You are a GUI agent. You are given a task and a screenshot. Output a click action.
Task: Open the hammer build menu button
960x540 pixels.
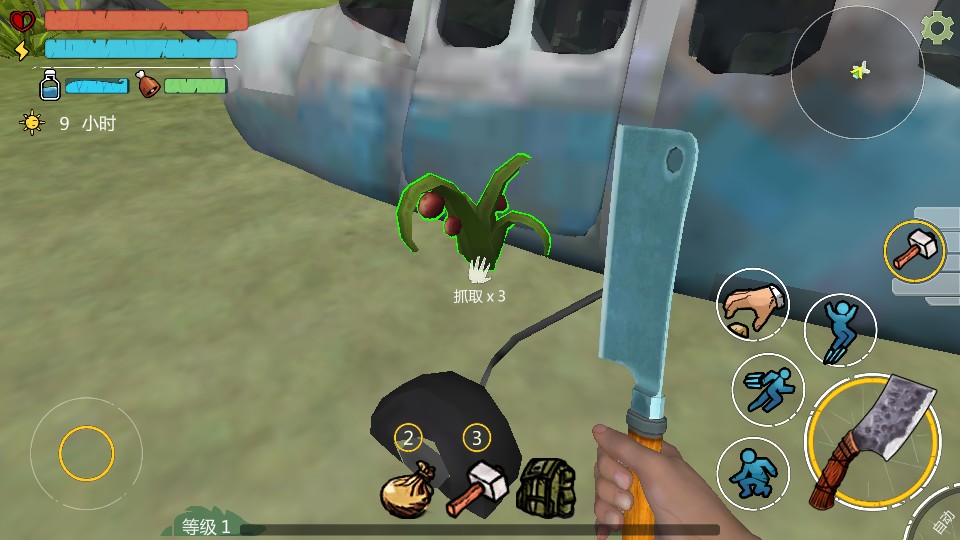(x=914, y=250)
